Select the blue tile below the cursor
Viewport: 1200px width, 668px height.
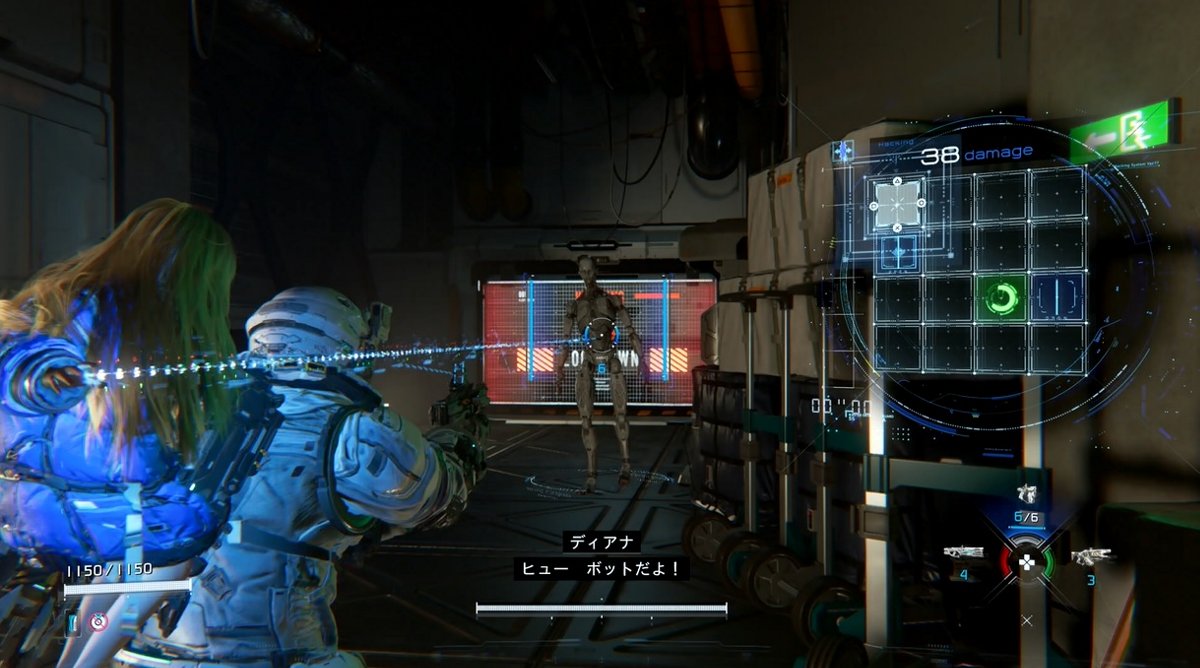coord(896,251)
